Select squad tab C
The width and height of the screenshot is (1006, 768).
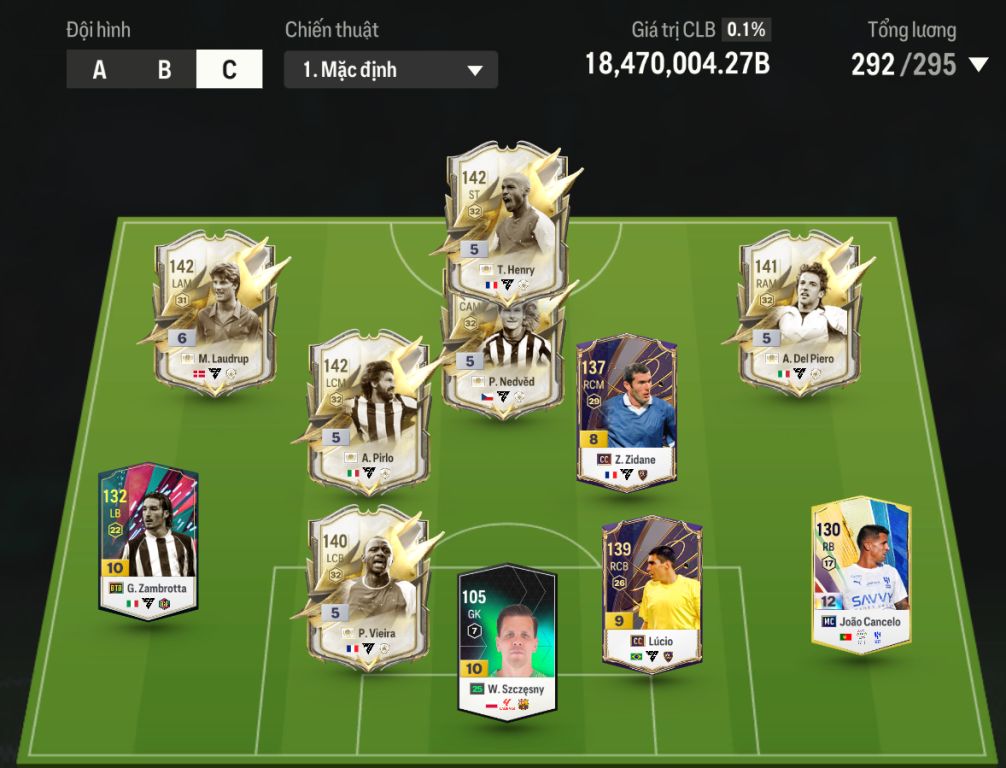[x=229, y=70]
